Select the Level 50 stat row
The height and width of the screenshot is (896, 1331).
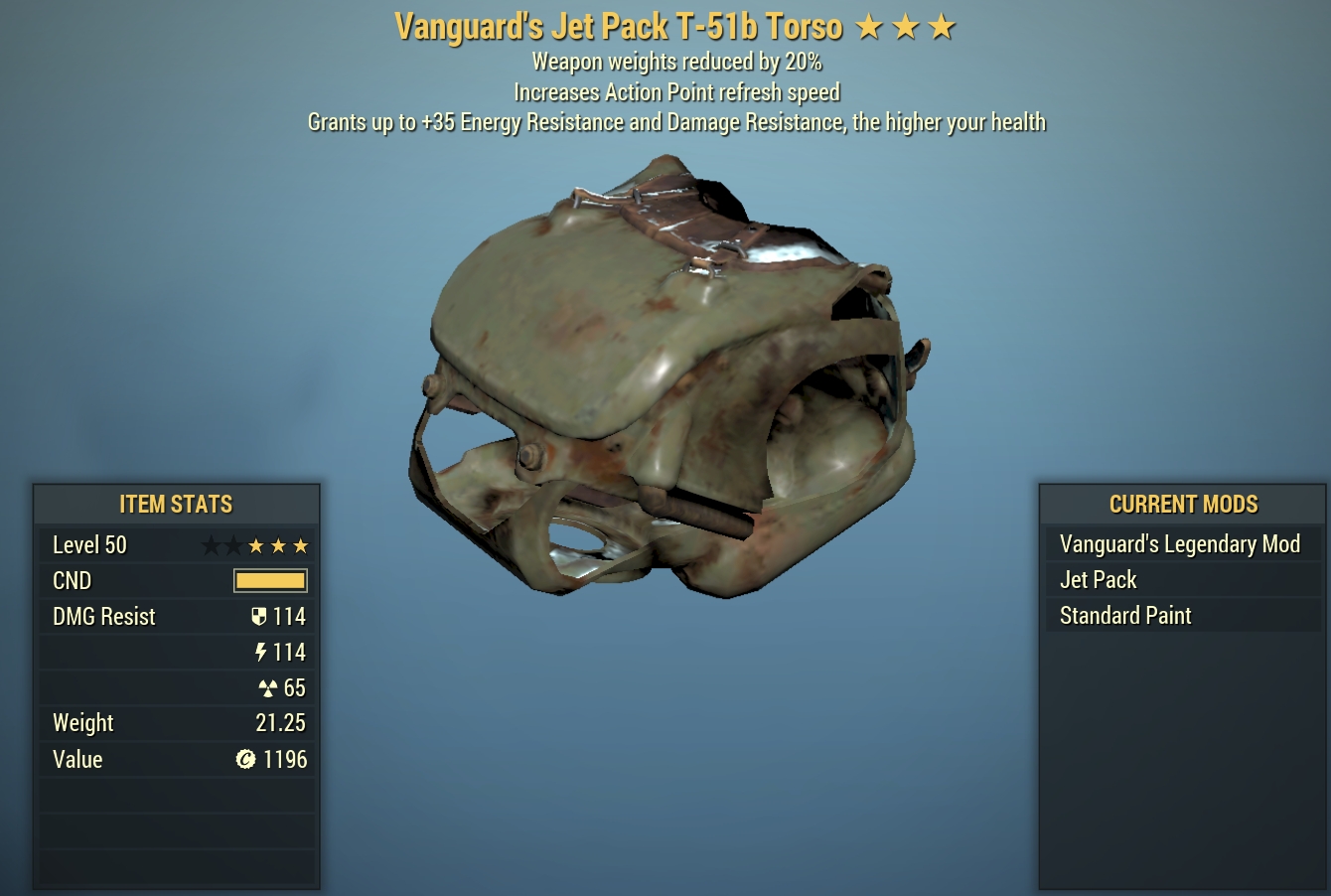tap(90, 544)
